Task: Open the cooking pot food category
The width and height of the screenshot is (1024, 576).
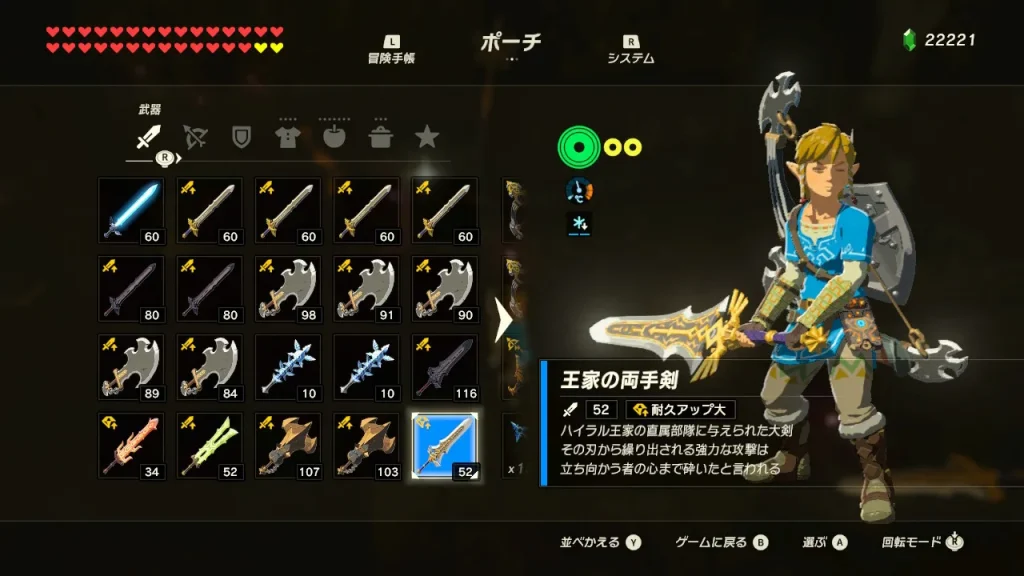Action: pos(381,137)
